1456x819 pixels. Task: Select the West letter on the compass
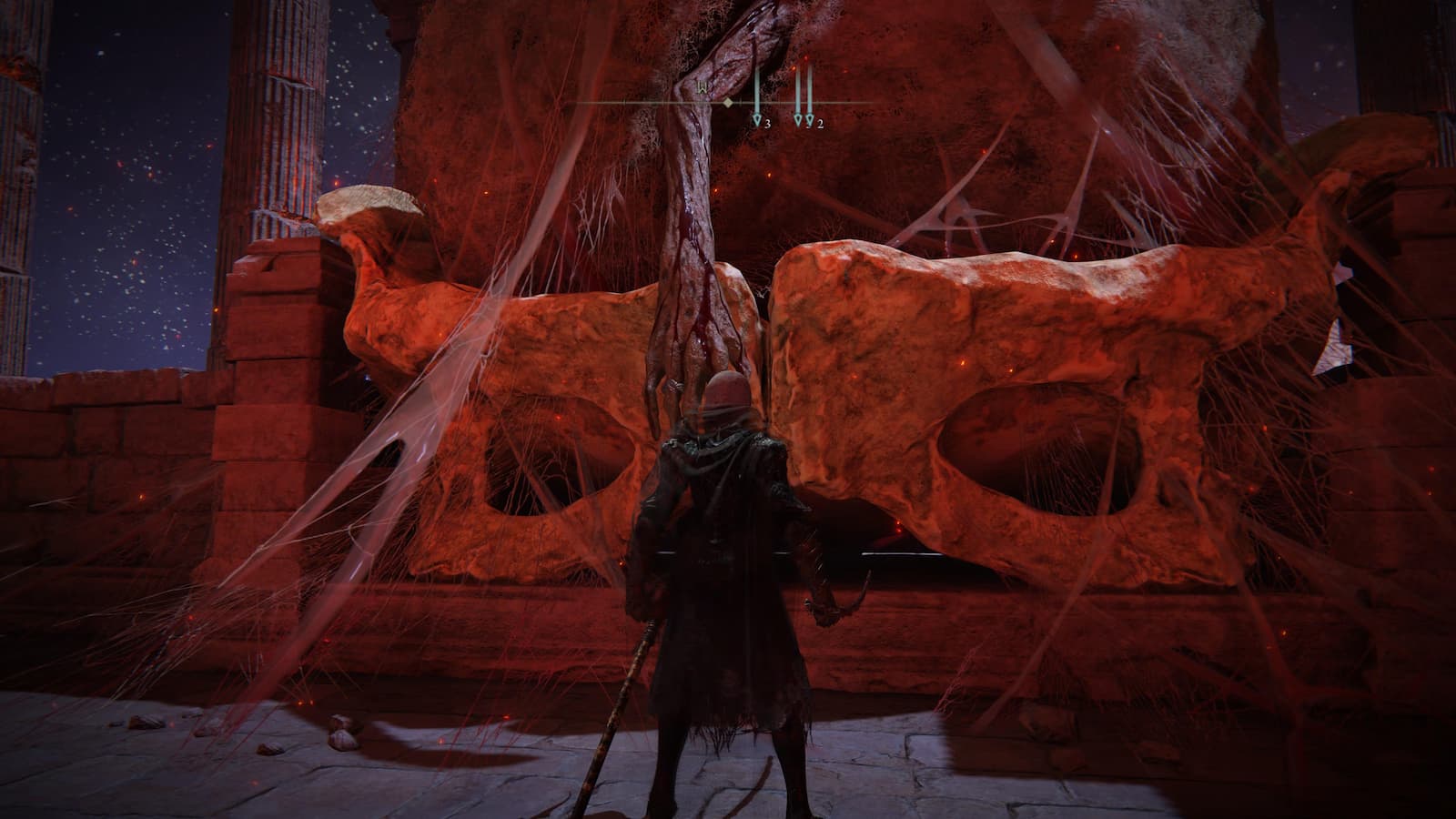(703, 88)
